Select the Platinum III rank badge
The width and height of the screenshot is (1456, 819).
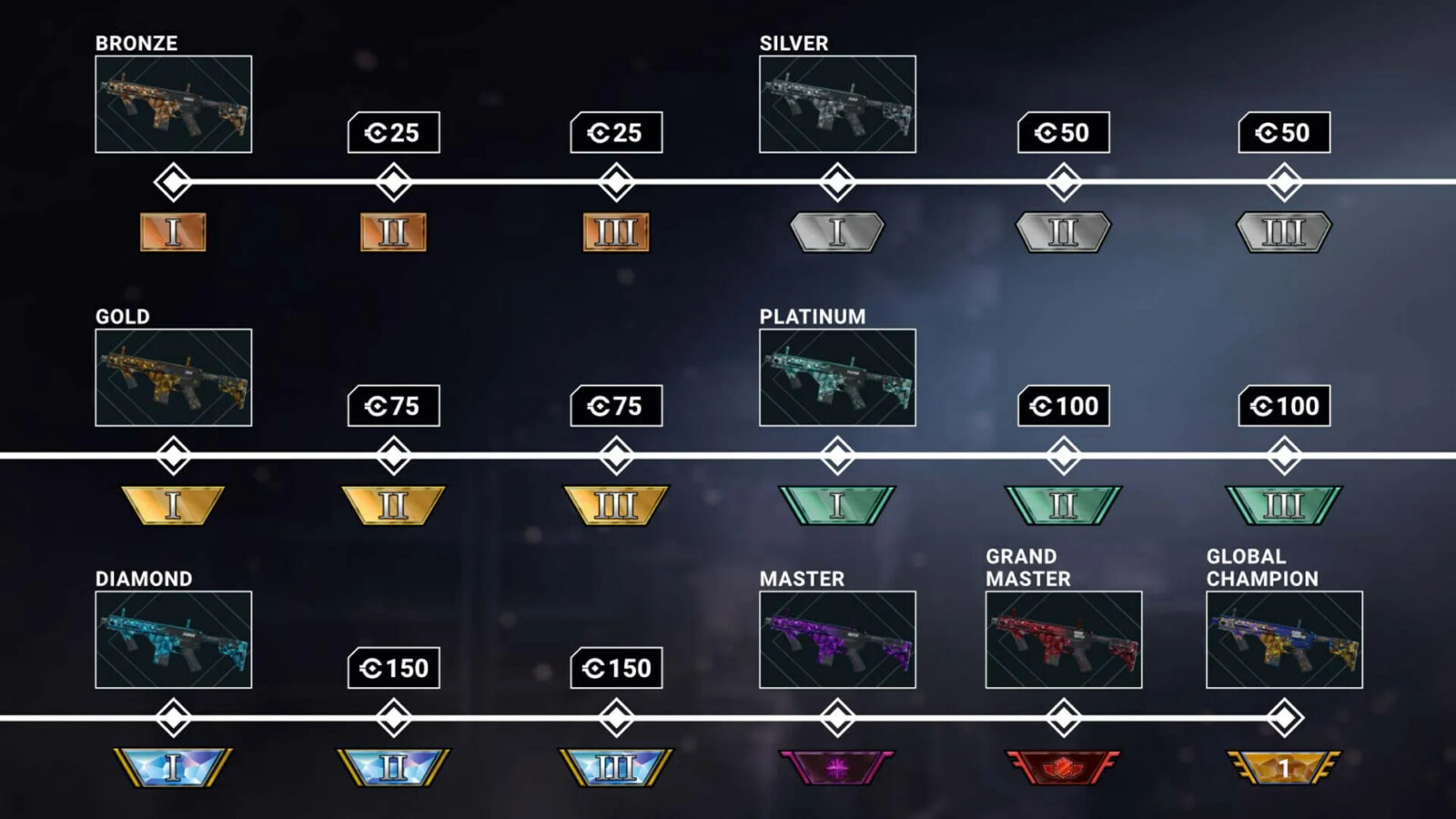click(x=1284, y=505)
